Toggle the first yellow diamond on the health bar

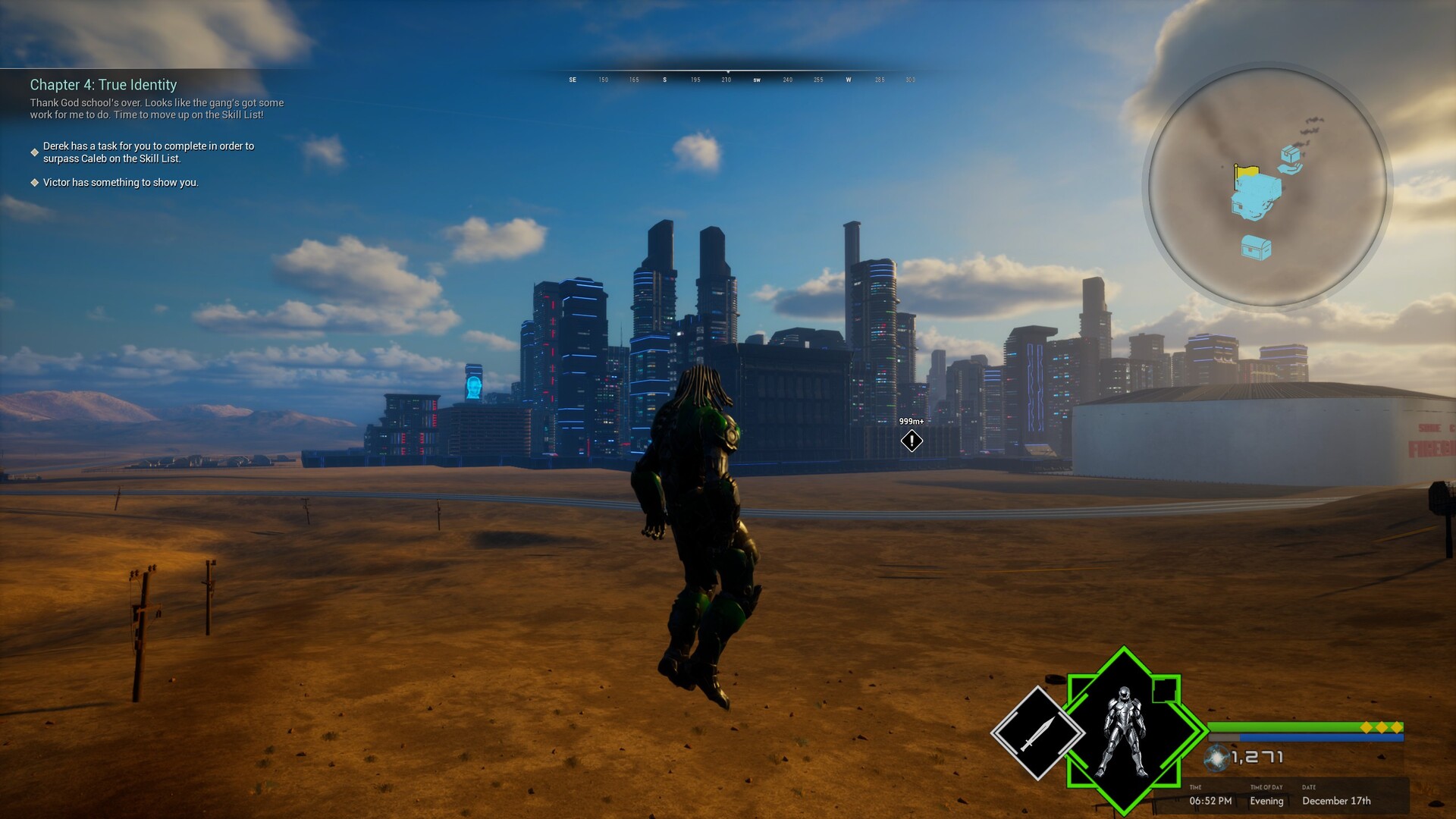coord(1367,726)
